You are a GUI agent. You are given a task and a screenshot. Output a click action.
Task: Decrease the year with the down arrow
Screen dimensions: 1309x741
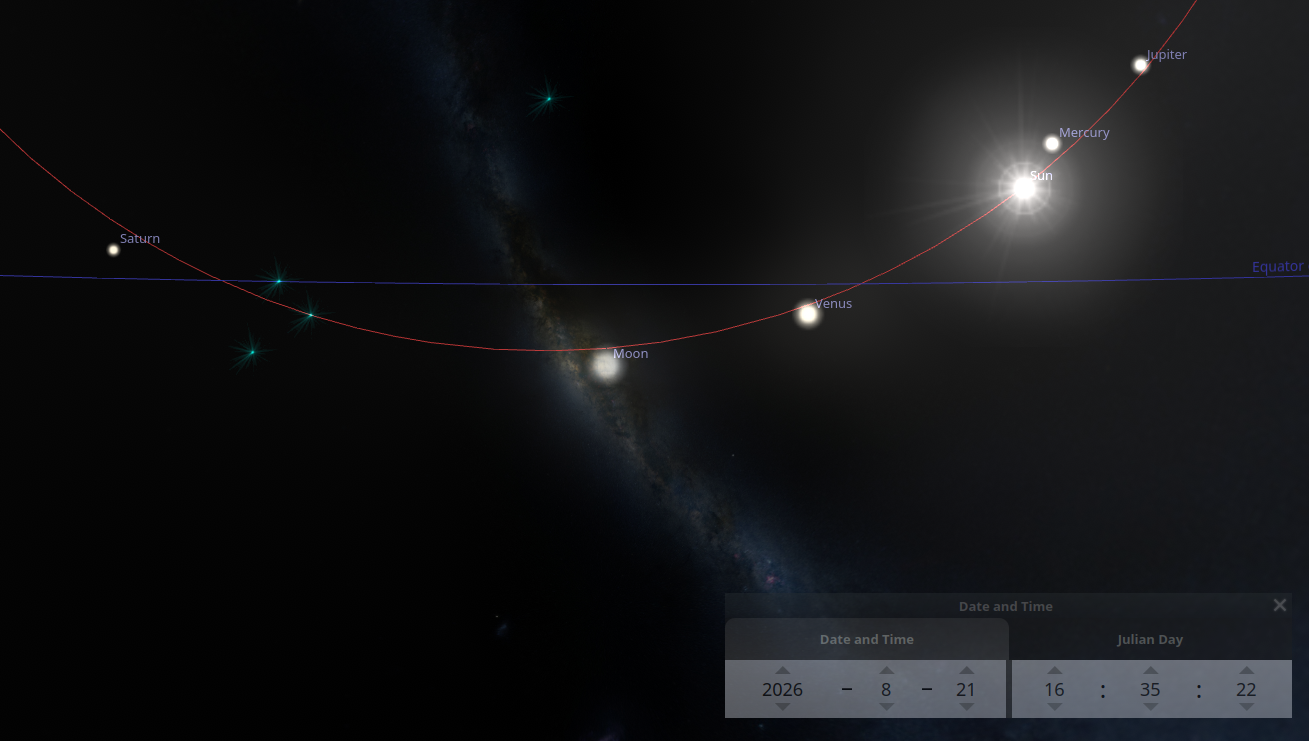coord(783,707)
